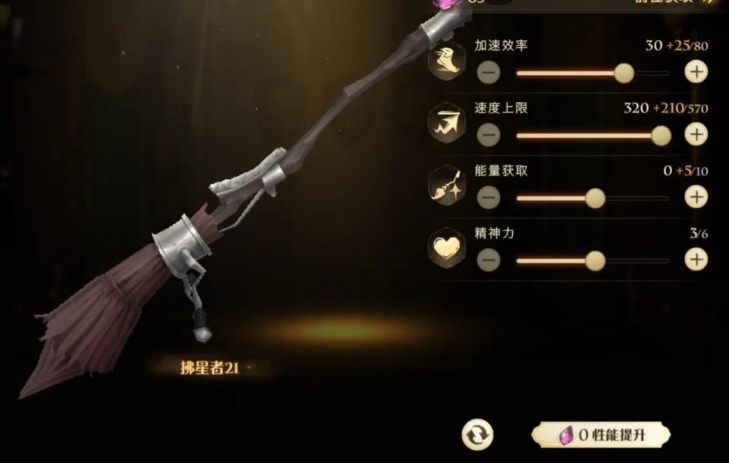Reset stats with the circular arrows button
Viewport: 729px width, 463px height.
[x=477, y=435]
